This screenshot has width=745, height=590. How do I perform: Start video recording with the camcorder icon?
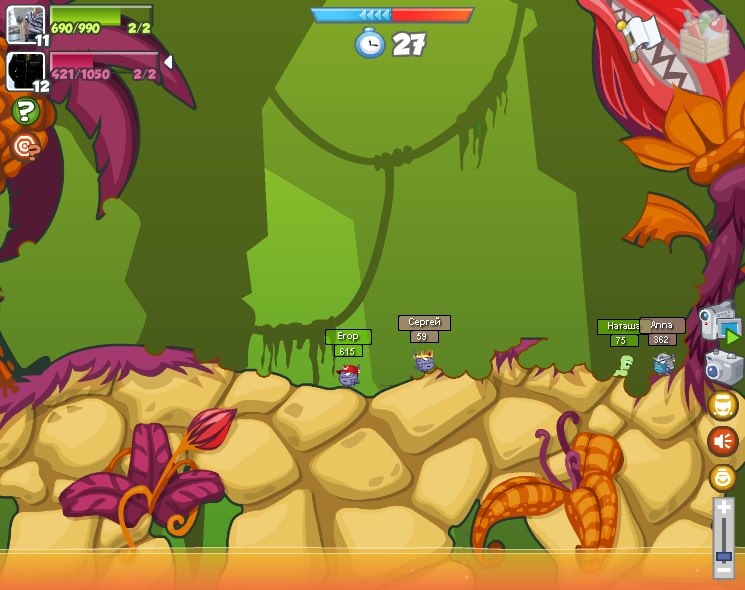point(718,322)
